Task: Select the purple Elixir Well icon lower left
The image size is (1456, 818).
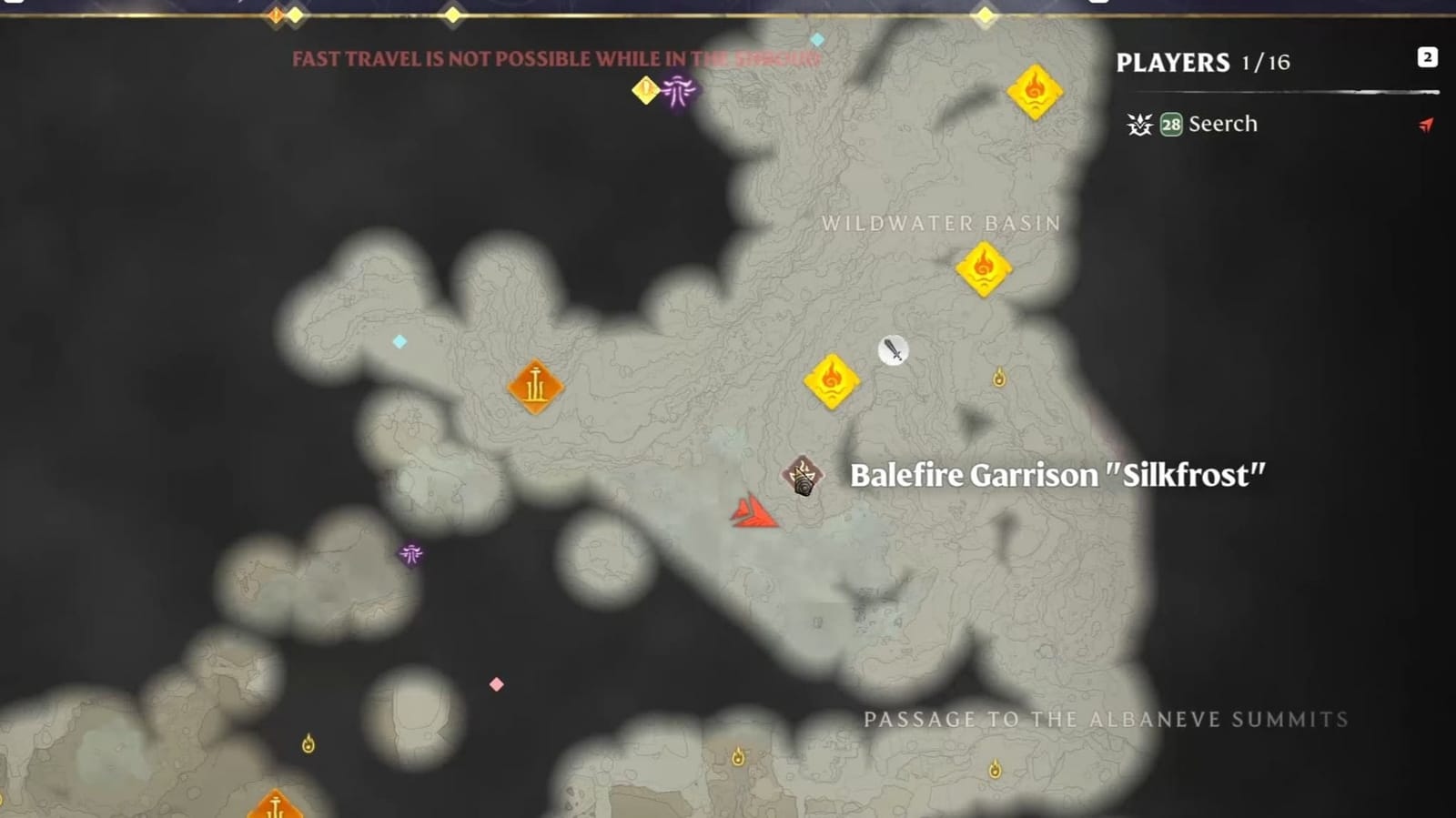Action: pos(411,555)
